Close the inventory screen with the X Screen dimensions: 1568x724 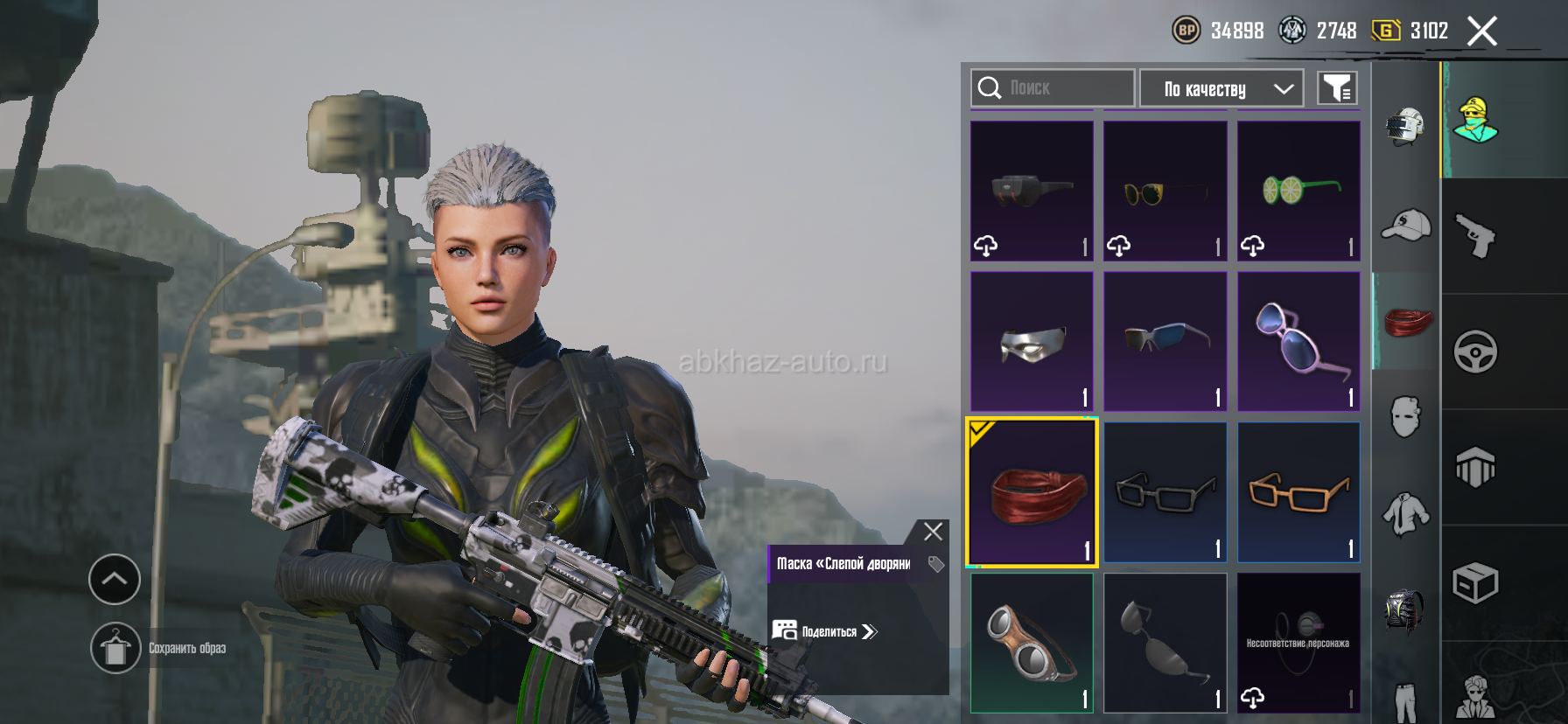1481,31
